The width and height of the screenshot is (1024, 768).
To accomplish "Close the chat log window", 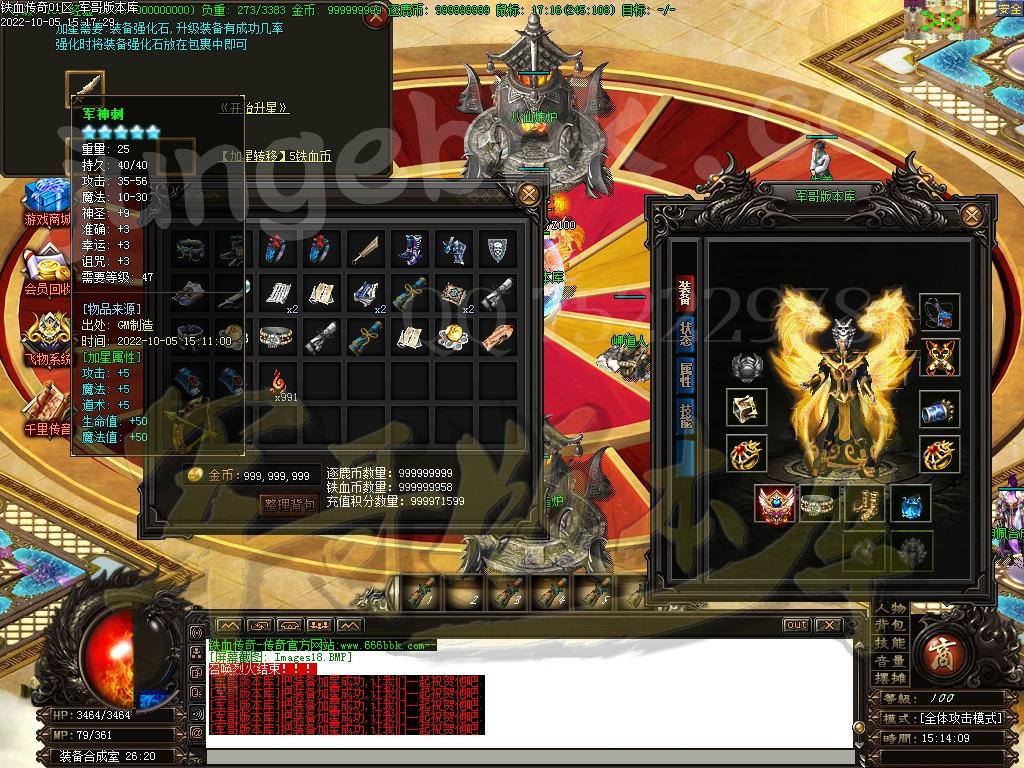I will click(x=828, y=625).
